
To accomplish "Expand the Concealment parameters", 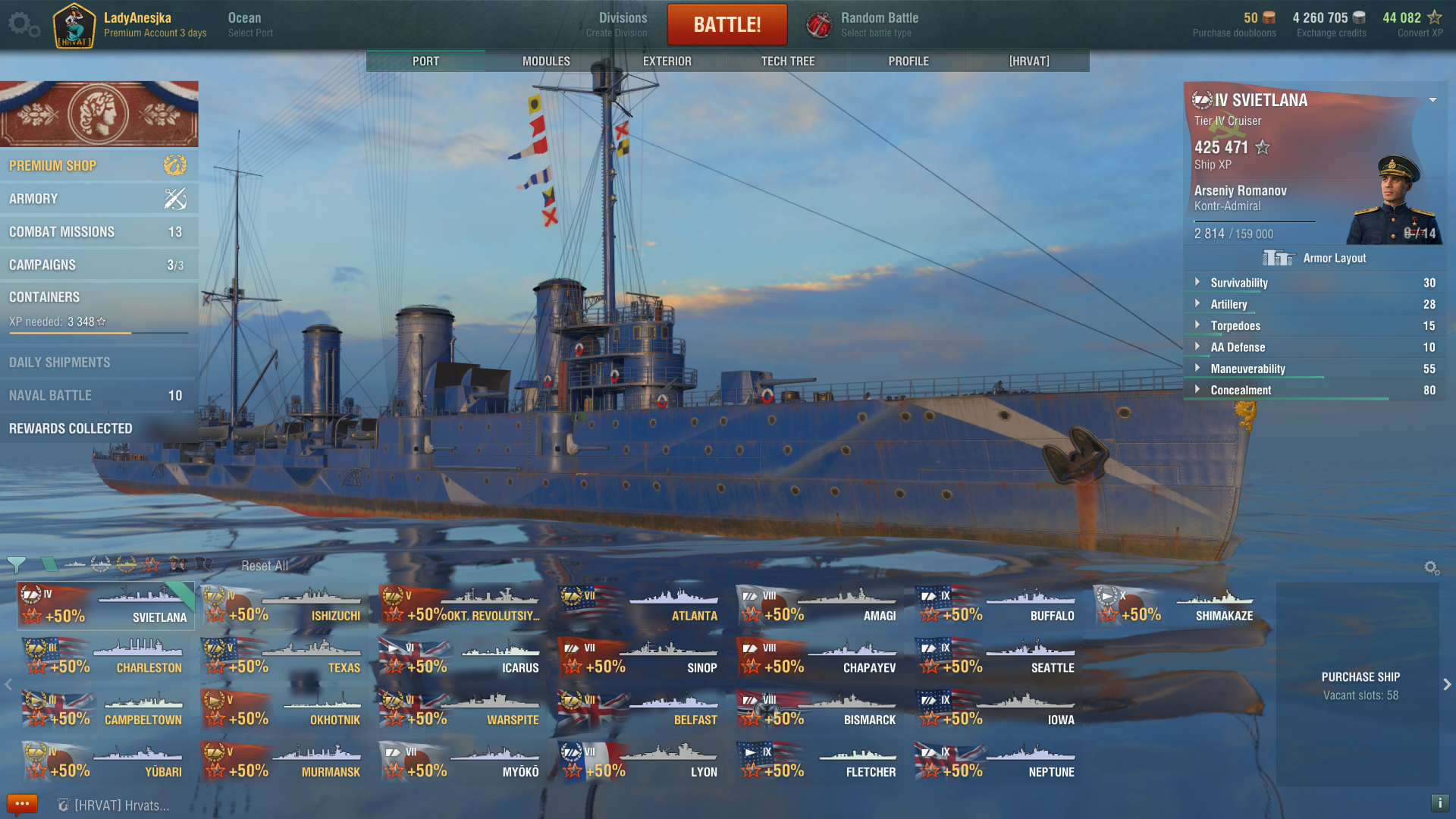I will click(1241, 391).
